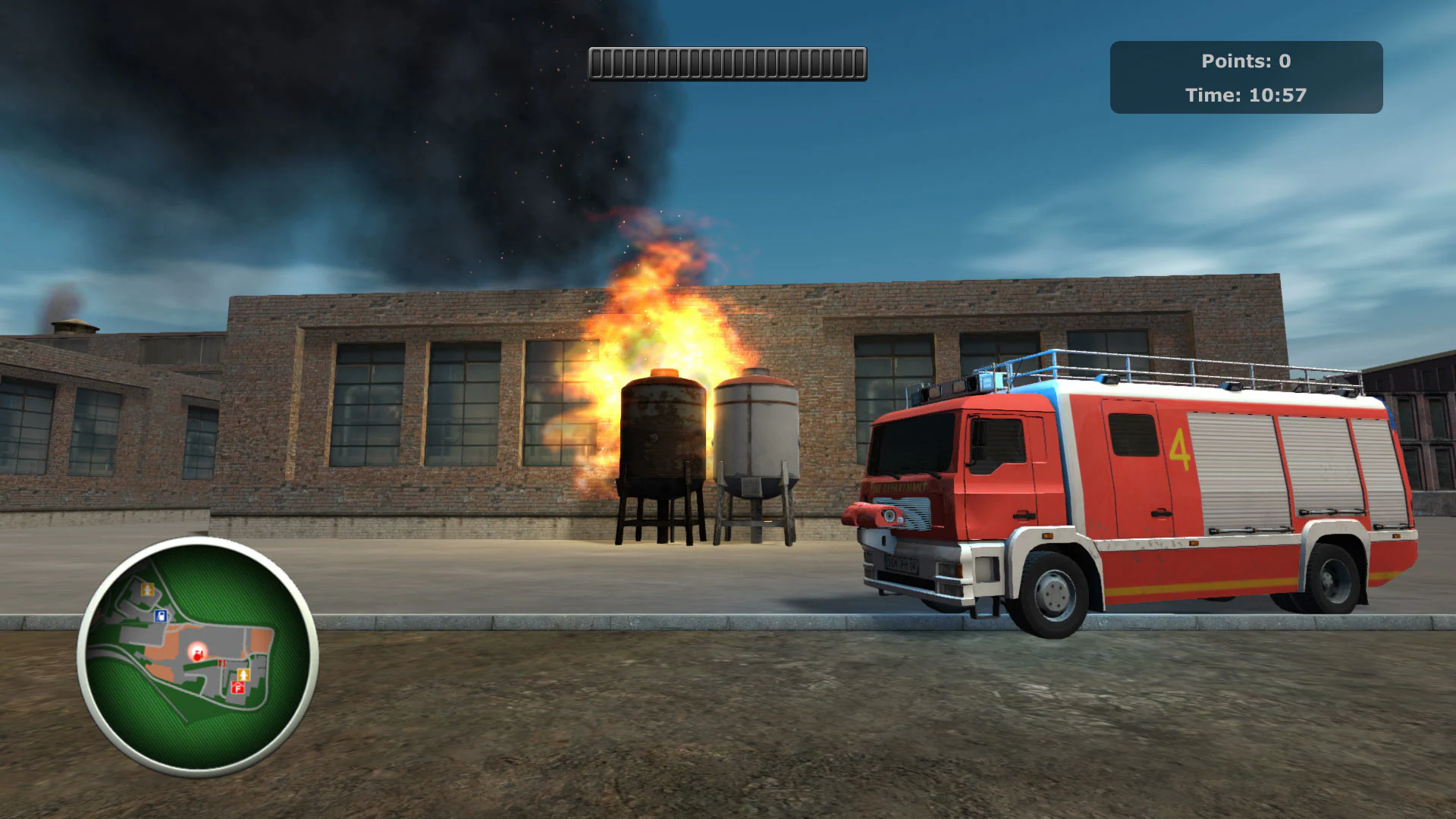Click the red F1 mission marker on the minimap

(x=222, y=663)
